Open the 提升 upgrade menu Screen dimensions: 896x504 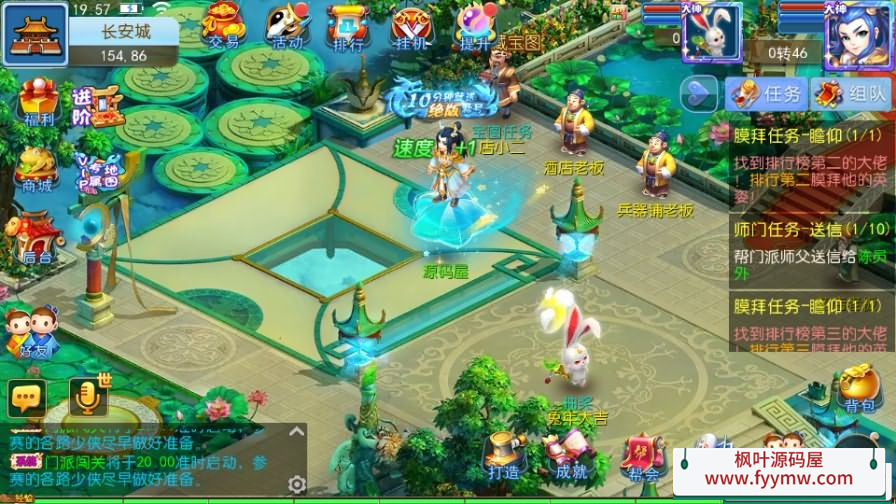[x=473, y=26]
